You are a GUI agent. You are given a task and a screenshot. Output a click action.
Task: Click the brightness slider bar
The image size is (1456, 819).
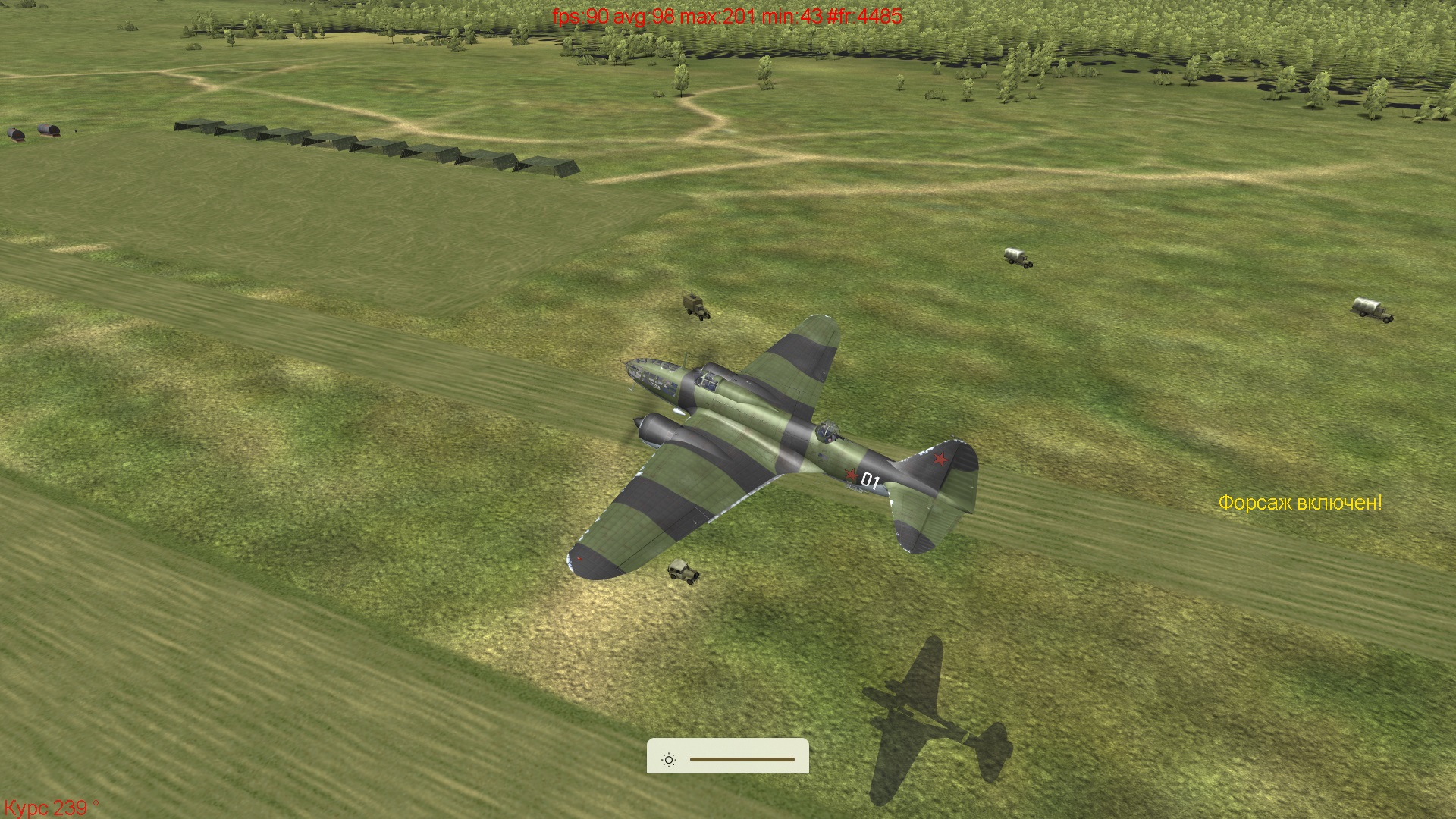[x=742, y=759]
